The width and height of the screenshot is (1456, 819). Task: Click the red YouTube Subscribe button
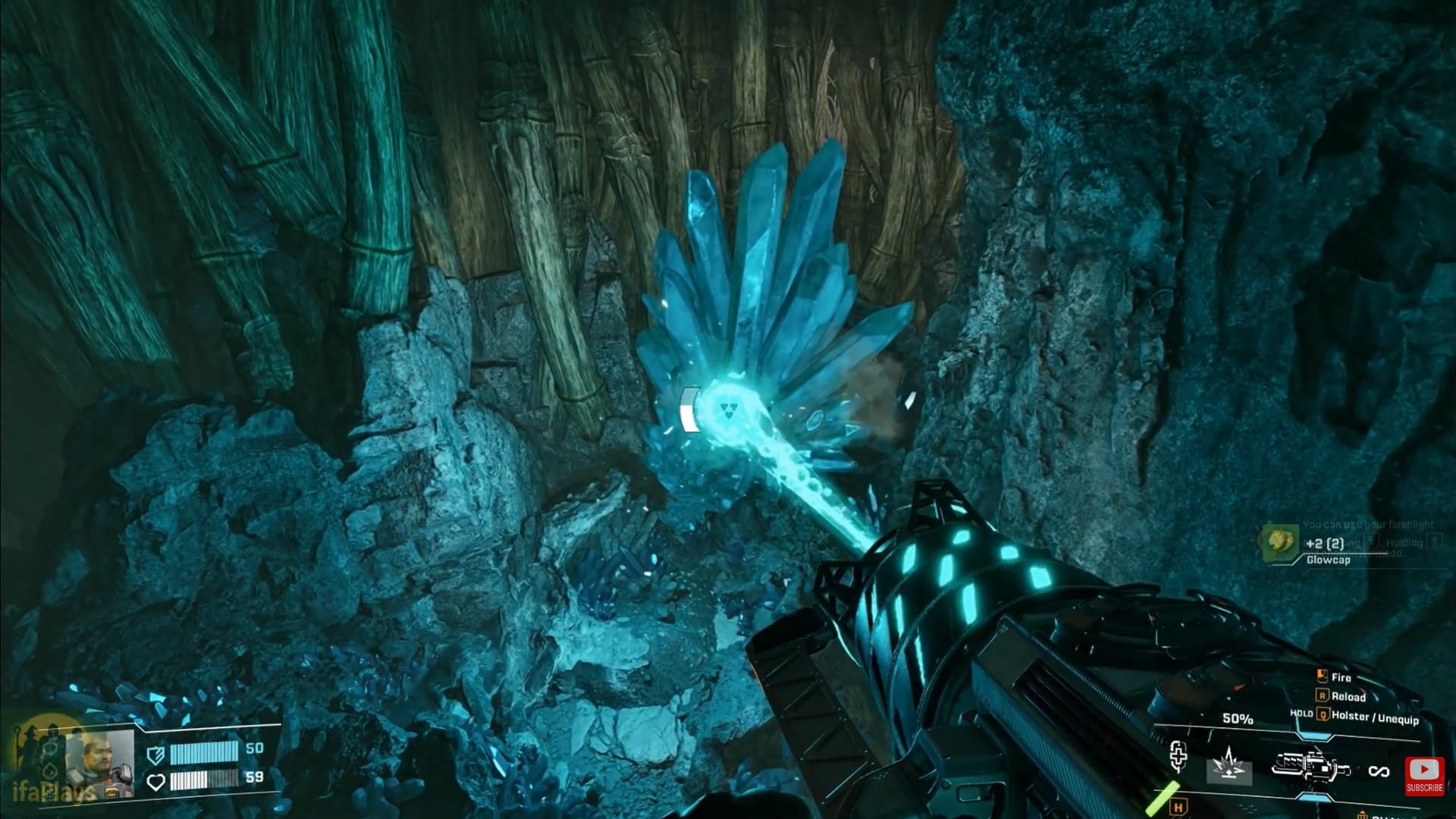coord(1423,776)
